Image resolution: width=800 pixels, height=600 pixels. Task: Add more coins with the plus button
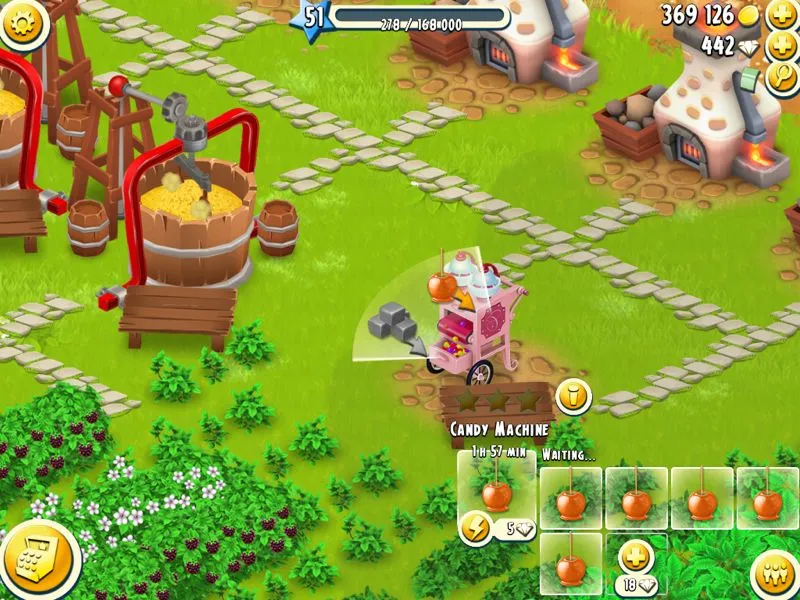click(781, 15)
